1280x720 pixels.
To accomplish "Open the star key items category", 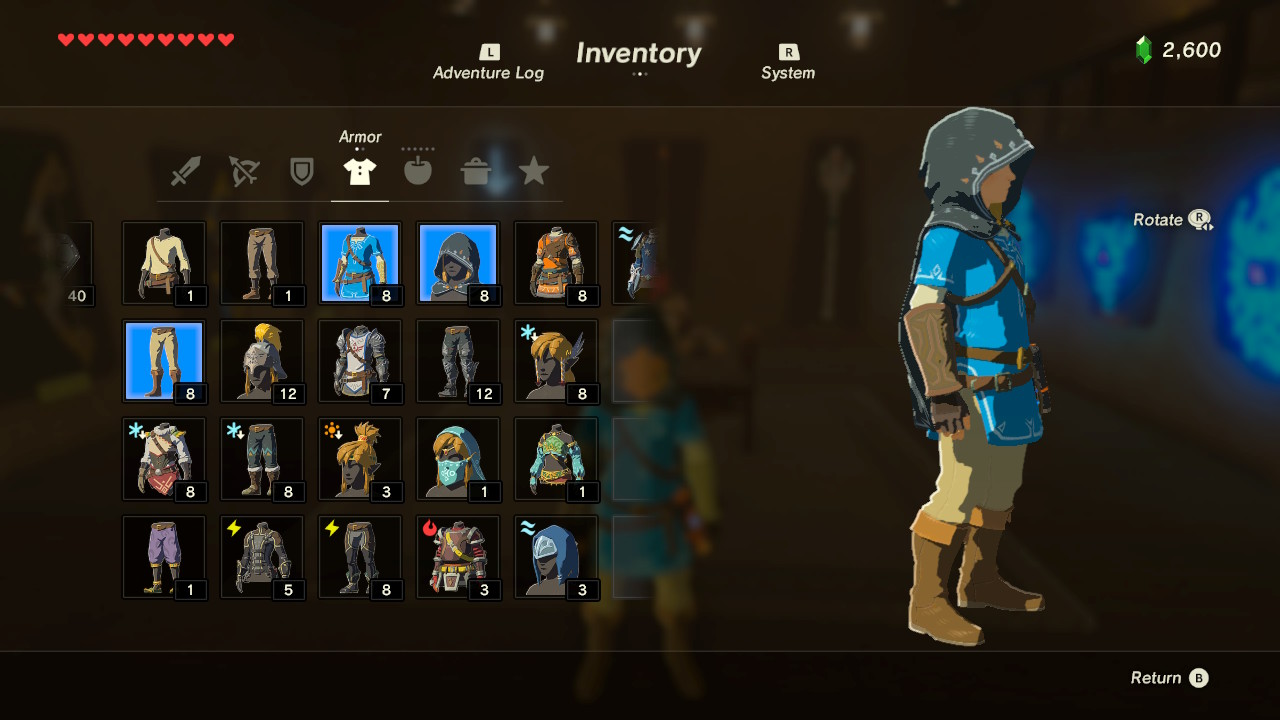I will [x=534, y=171].
